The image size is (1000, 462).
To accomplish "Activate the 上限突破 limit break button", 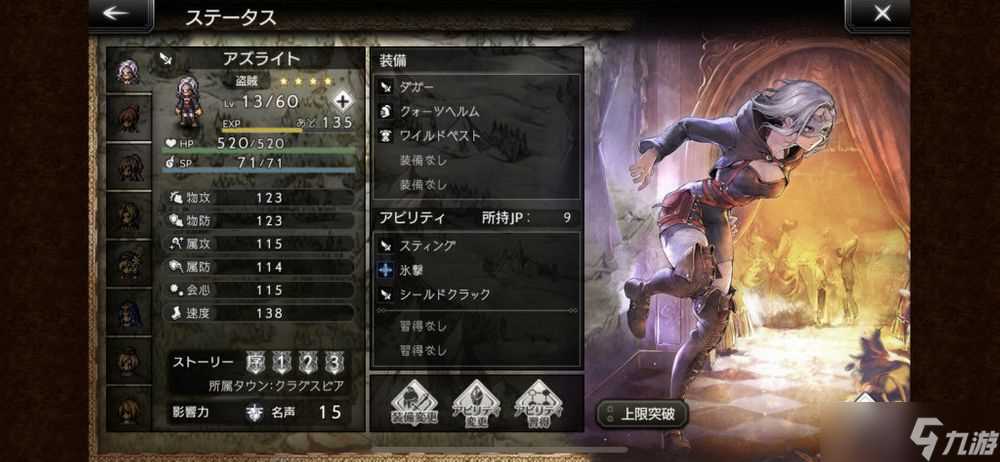I will [641, 413].
